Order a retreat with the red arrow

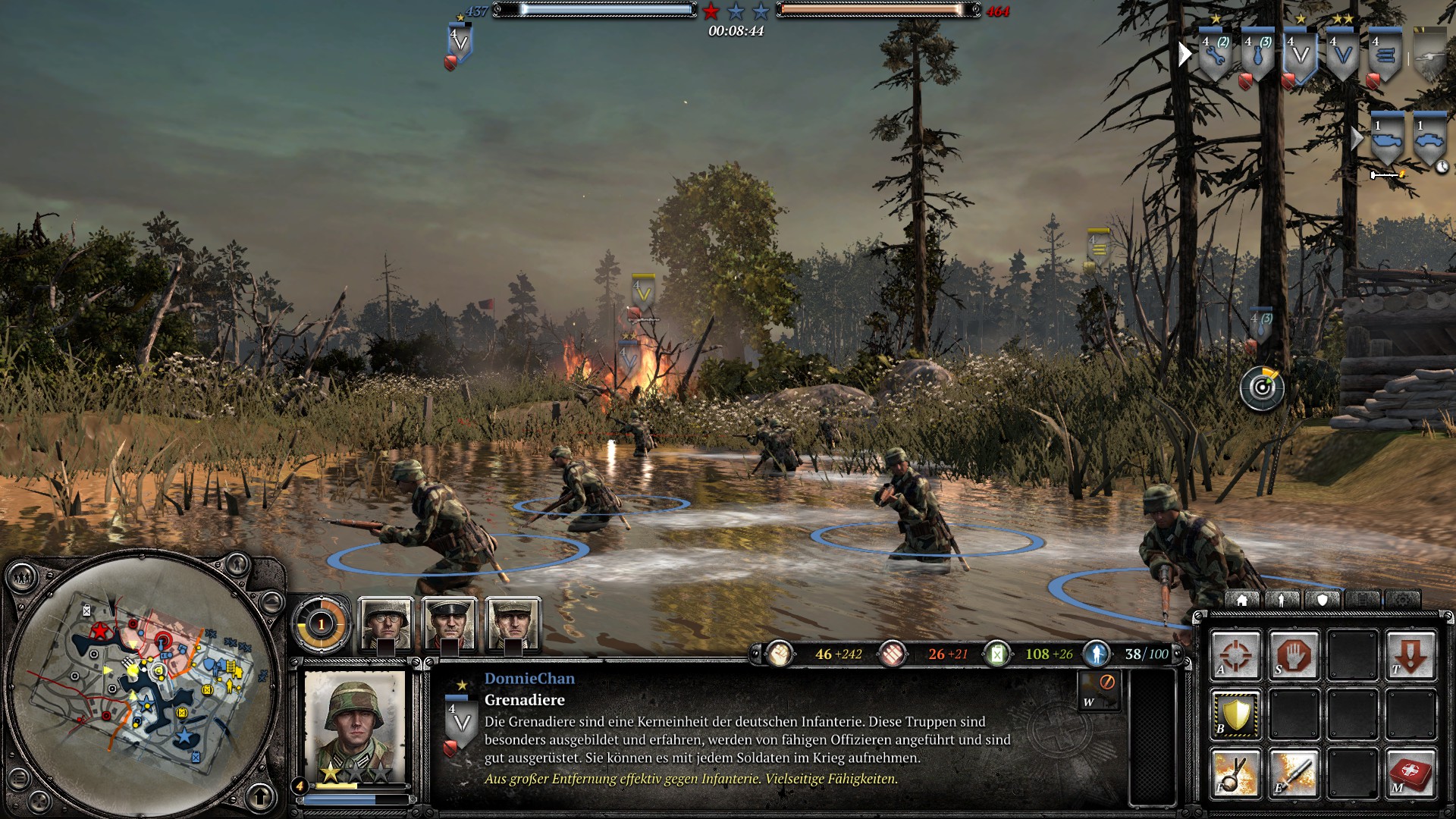(x=1410, y=654)
